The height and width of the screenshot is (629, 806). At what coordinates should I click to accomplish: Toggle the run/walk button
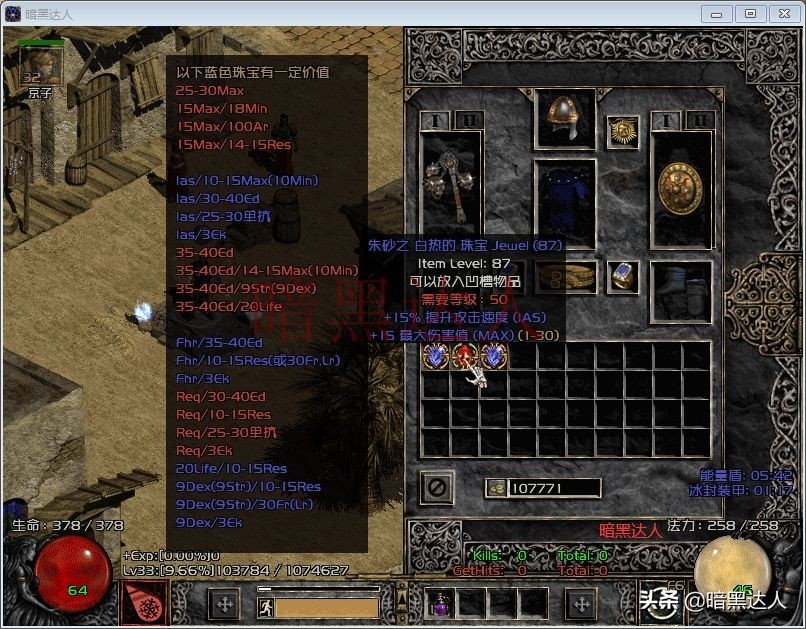coord(266,606)
